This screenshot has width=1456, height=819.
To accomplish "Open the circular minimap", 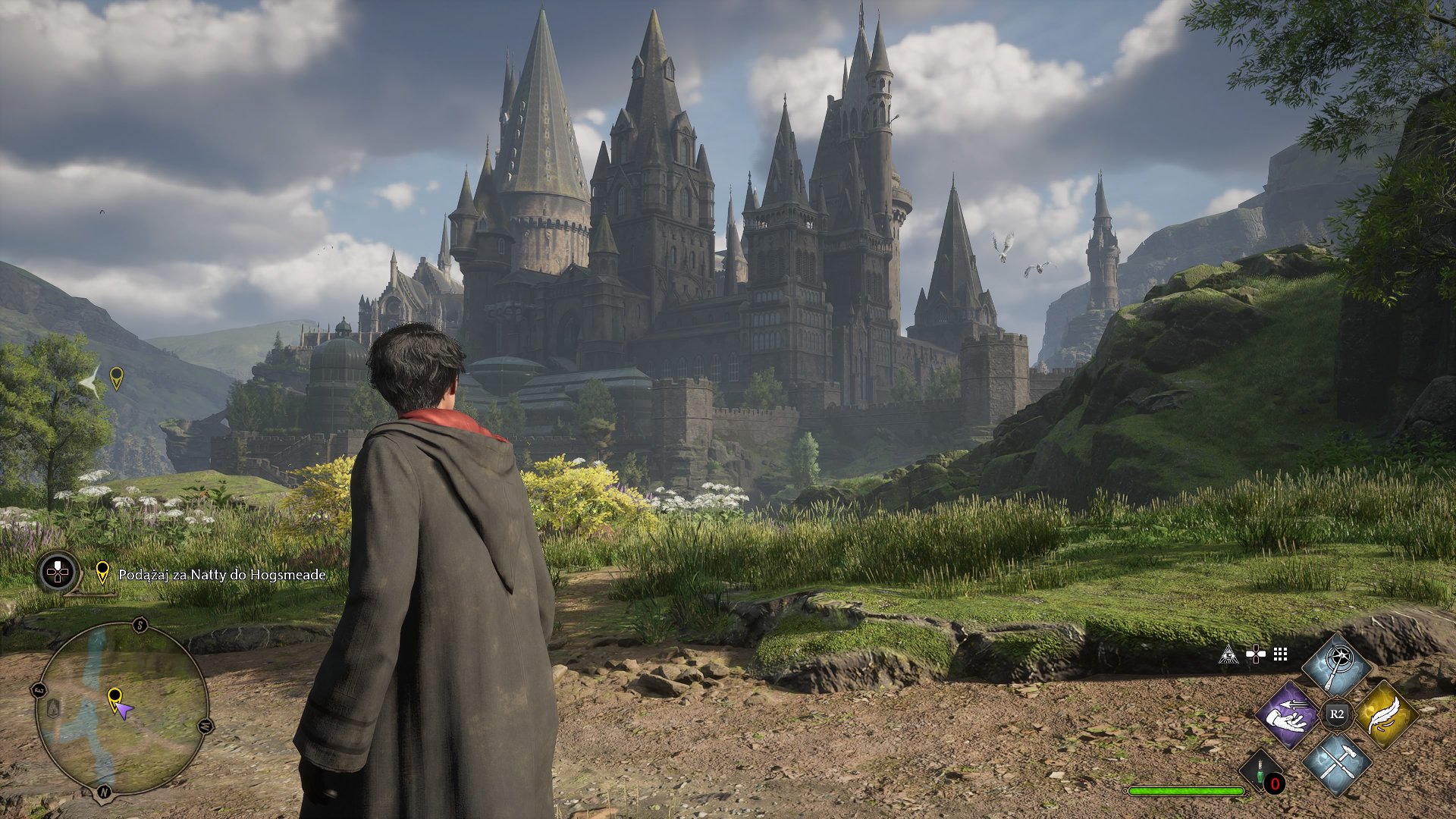I will [x=121, y=710].
